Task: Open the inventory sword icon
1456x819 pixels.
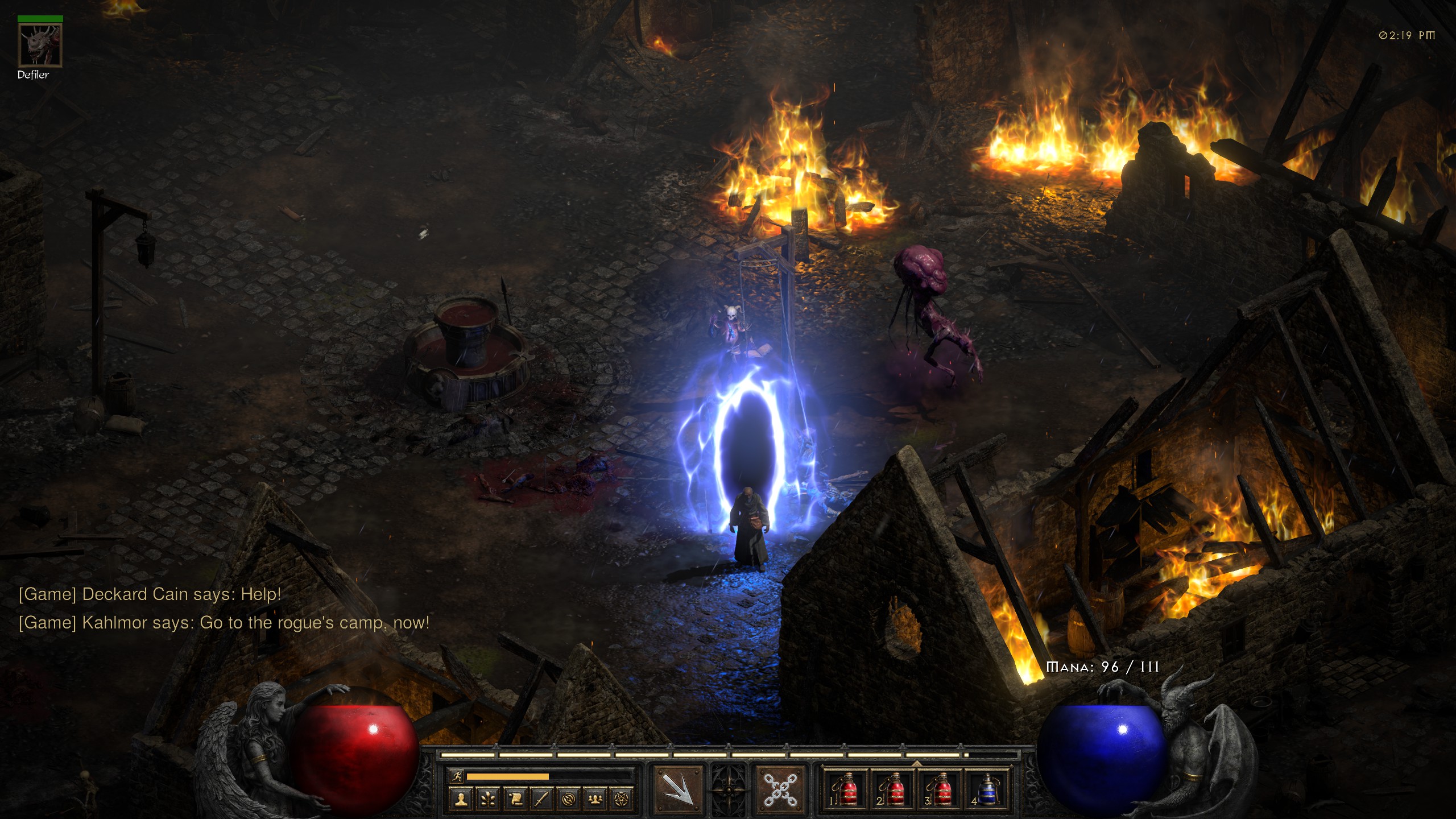Action: (542, 799)
